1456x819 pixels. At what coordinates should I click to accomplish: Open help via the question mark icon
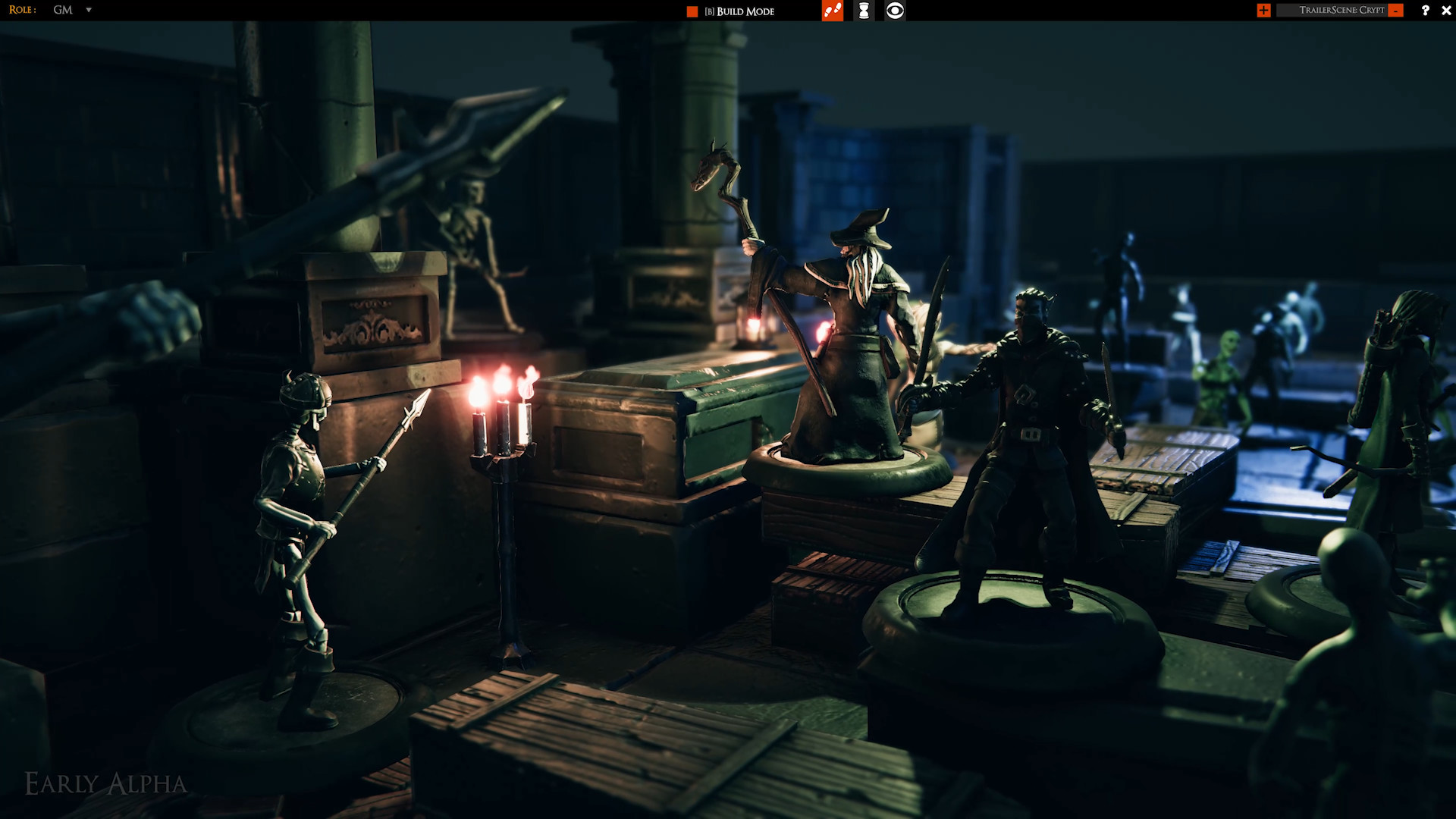(1426, 11)
